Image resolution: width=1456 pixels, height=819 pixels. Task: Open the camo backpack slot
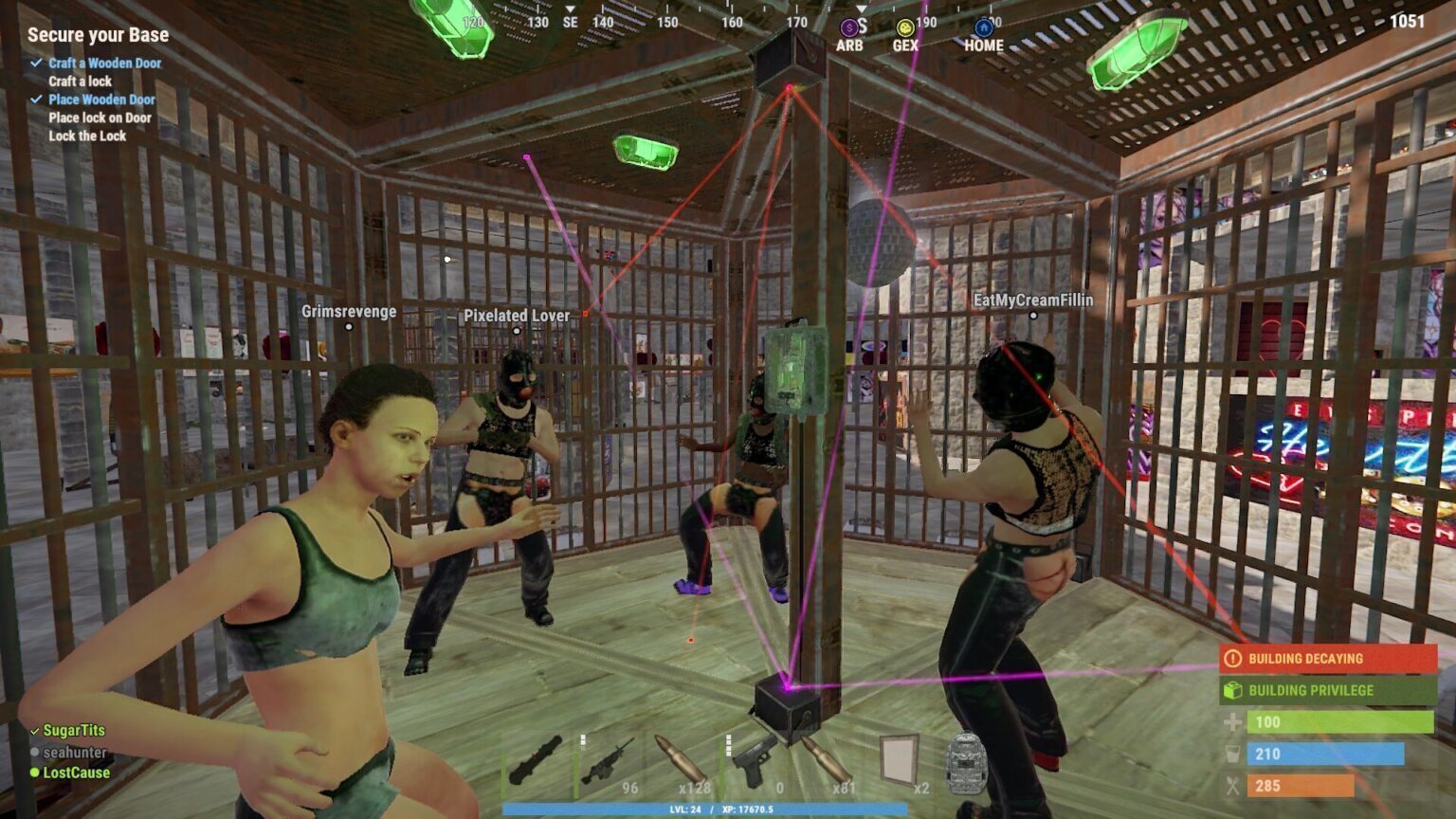[x=967, y=762]
